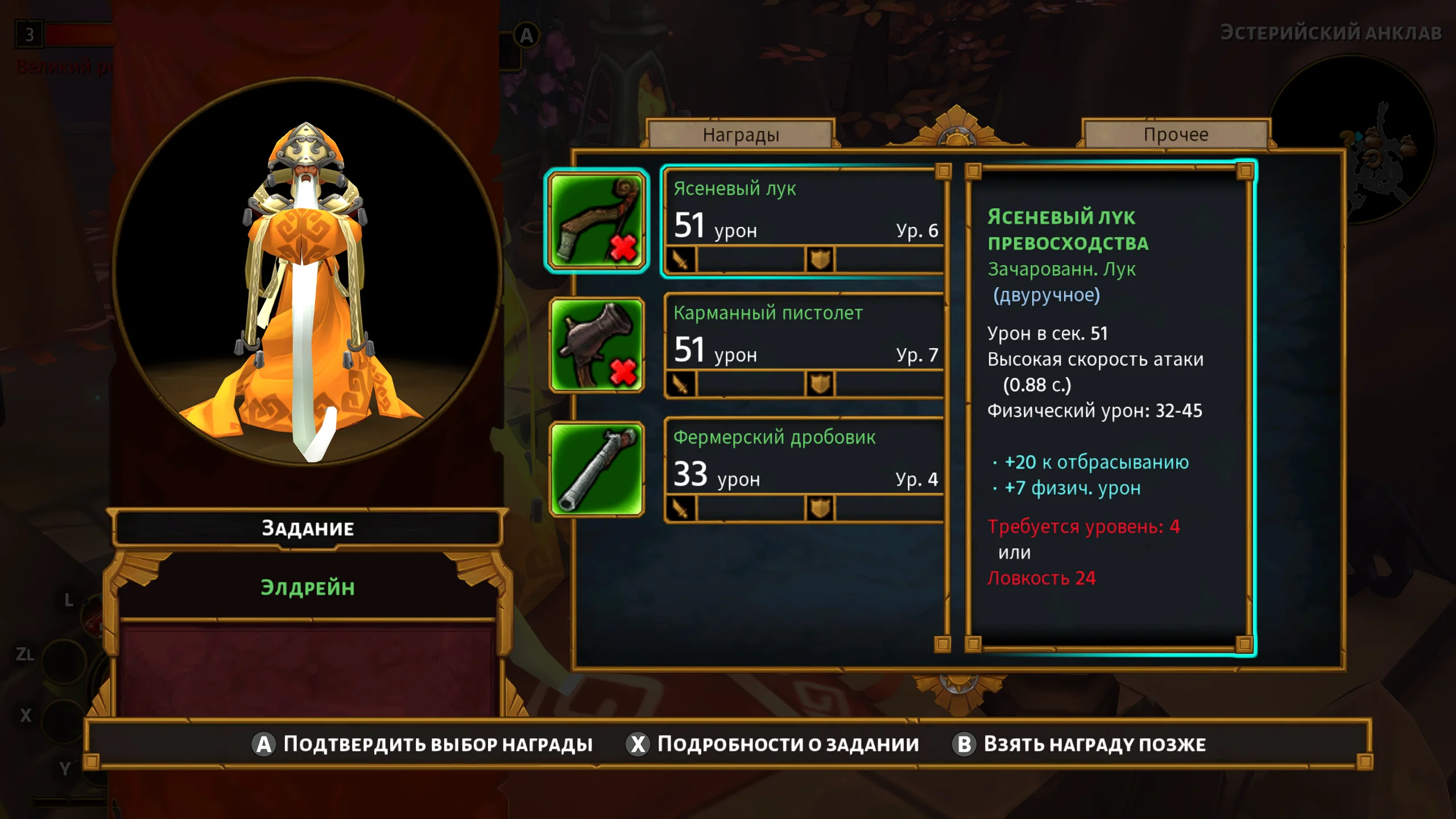Open Подробности о задании quest details
Screen dimensions: 1456x819
tap(772, 744)
